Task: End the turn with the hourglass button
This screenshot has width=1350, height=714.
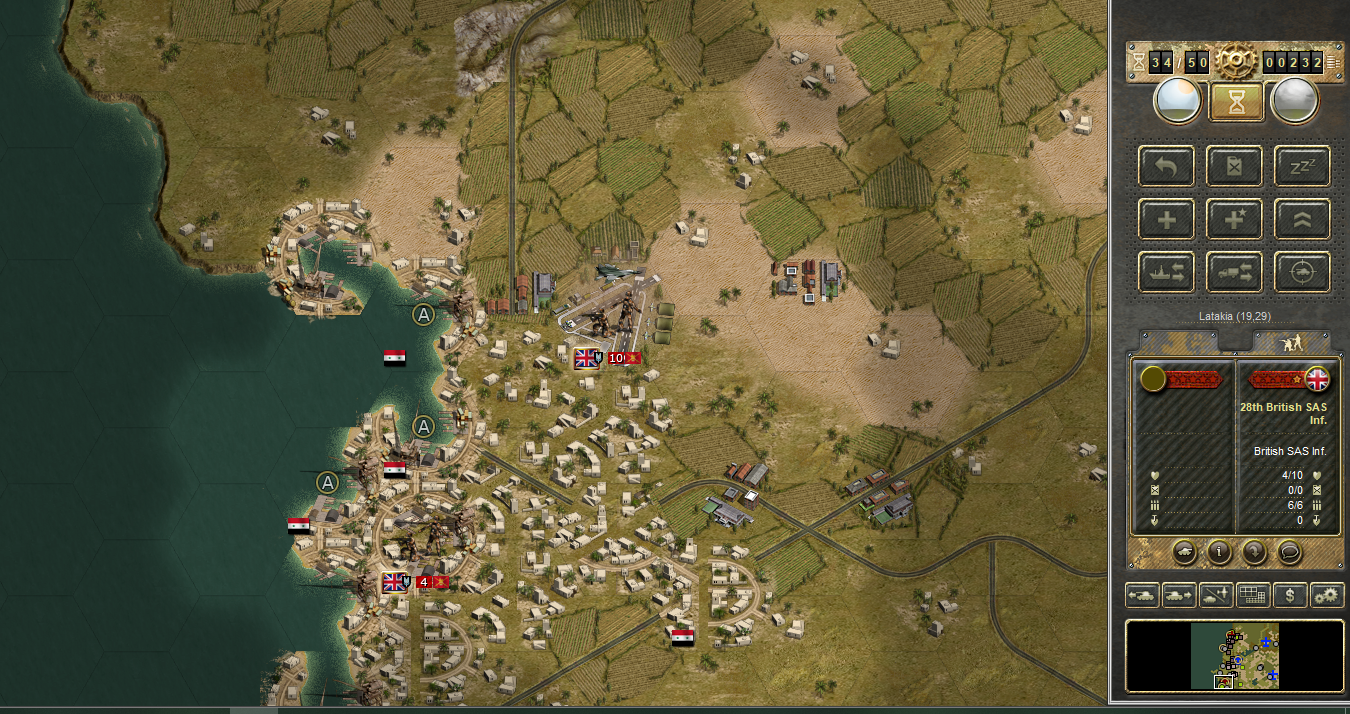Action: tap(1235, 101)
